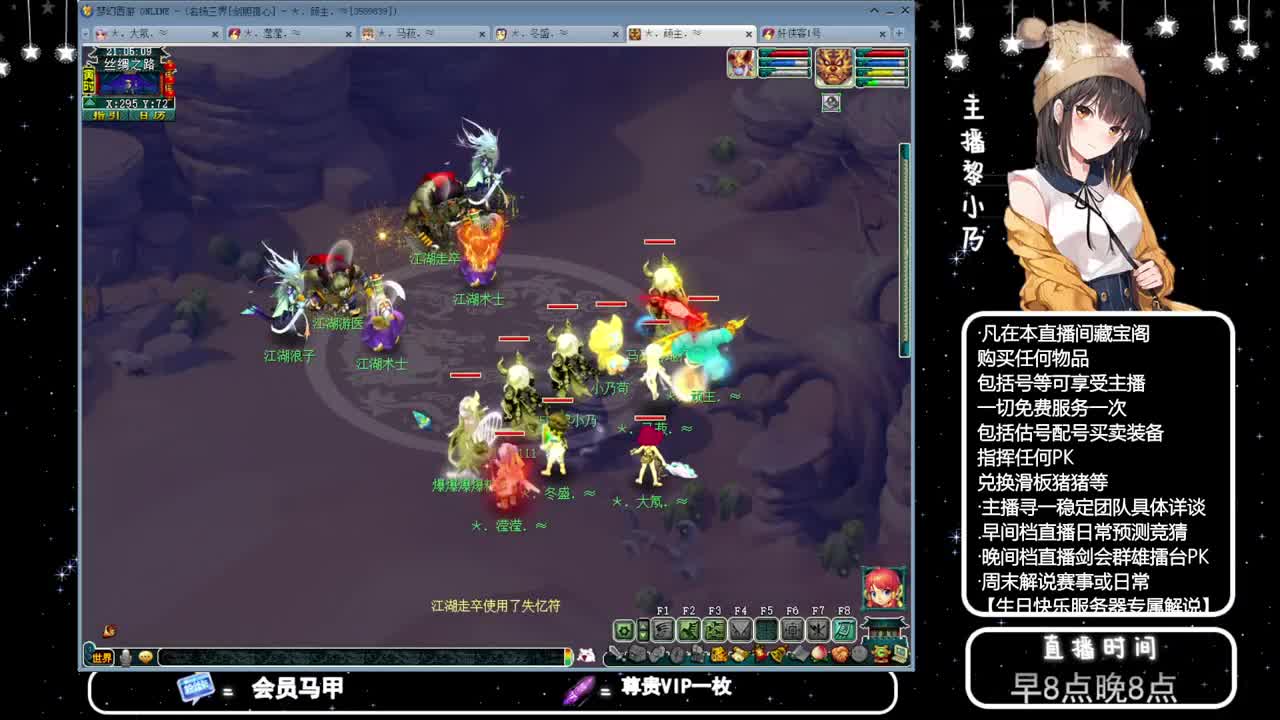Image resolution: width=1280 pixels, height=720 pixels.
Task: Click the microphone icon in the chat bar
Action: pos(124,657)
